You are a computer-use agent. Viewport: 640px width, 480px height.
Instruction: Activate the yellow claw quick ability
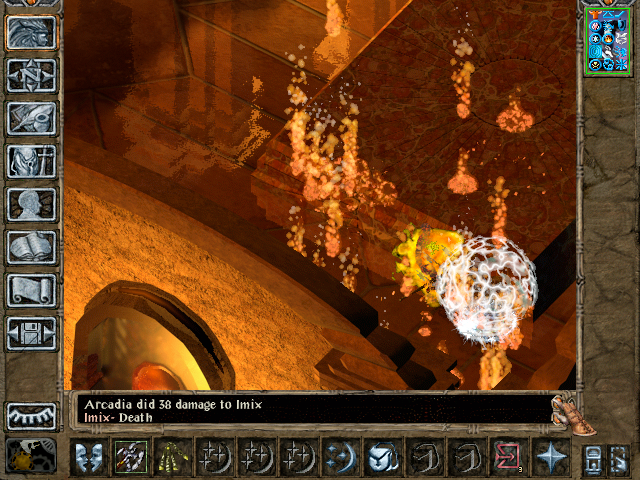(171, 457)
